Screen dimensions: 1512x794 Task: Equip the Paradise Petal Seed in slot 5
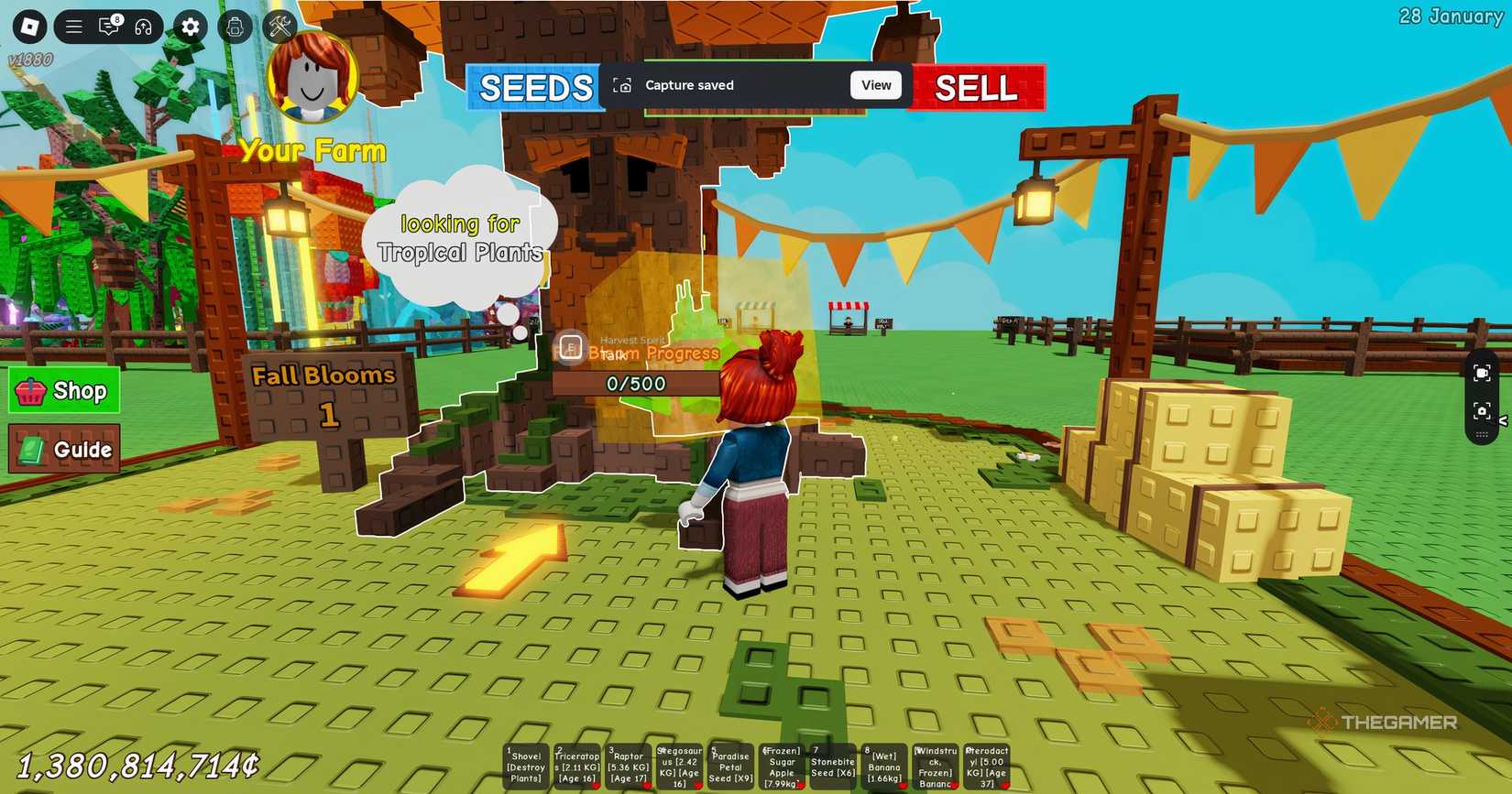(729, 765)
